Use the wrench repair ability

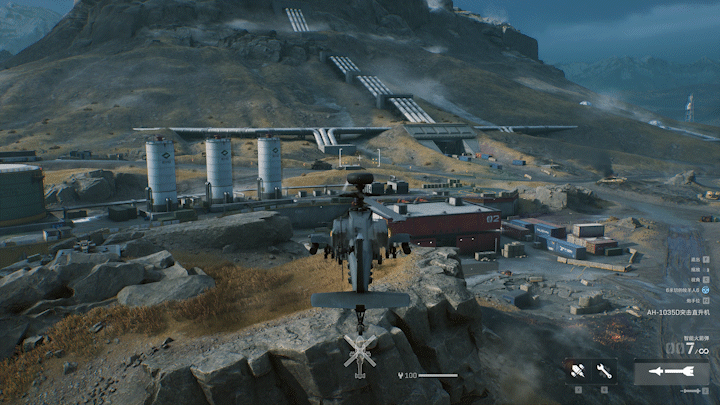point(604,371)
